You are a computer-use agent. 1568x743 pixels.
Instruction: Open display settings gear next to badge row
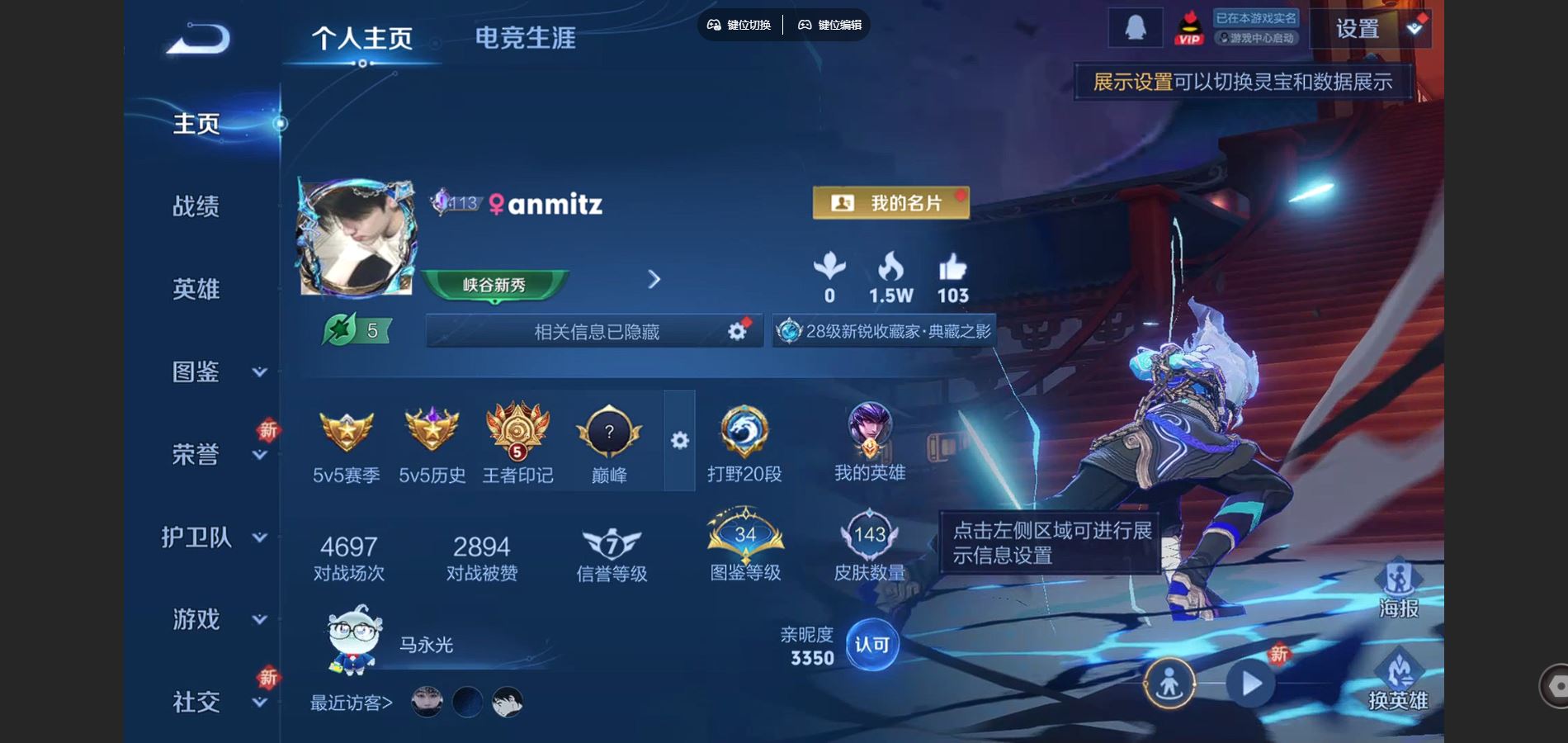[x=678, y=442]
